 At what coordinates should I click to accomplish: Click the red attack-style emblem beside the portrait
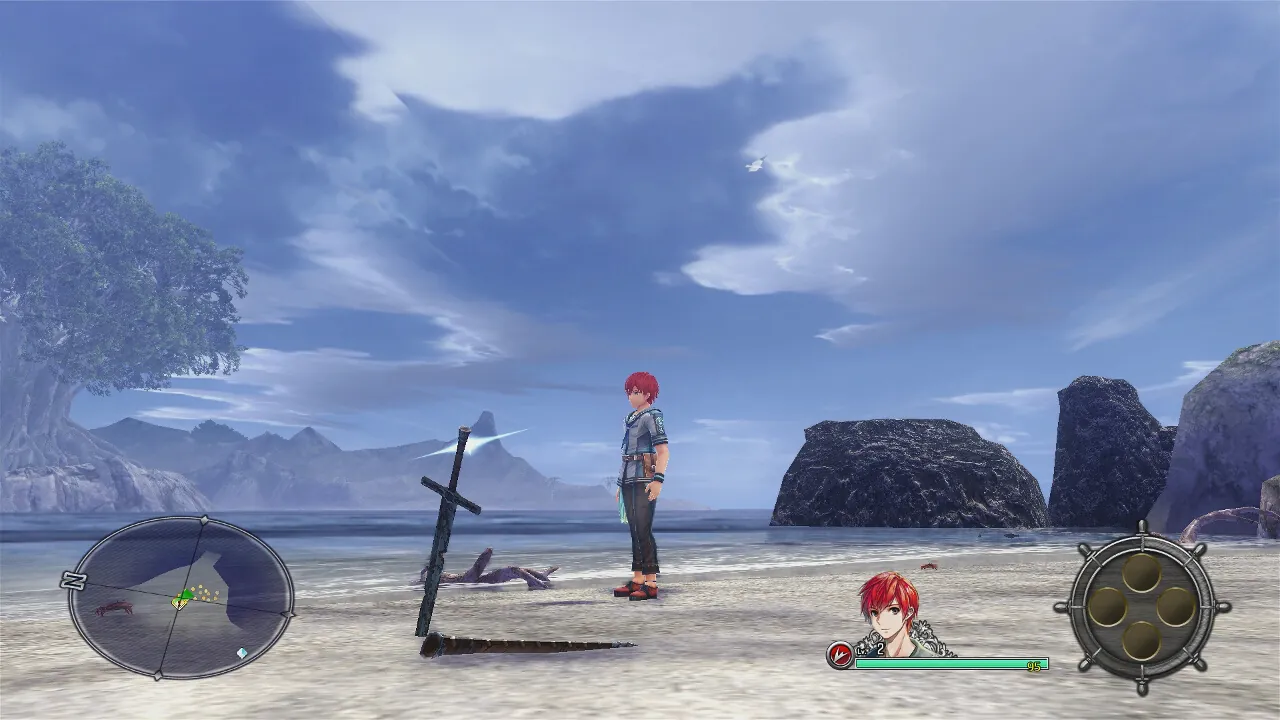click(x=838, y=653)
